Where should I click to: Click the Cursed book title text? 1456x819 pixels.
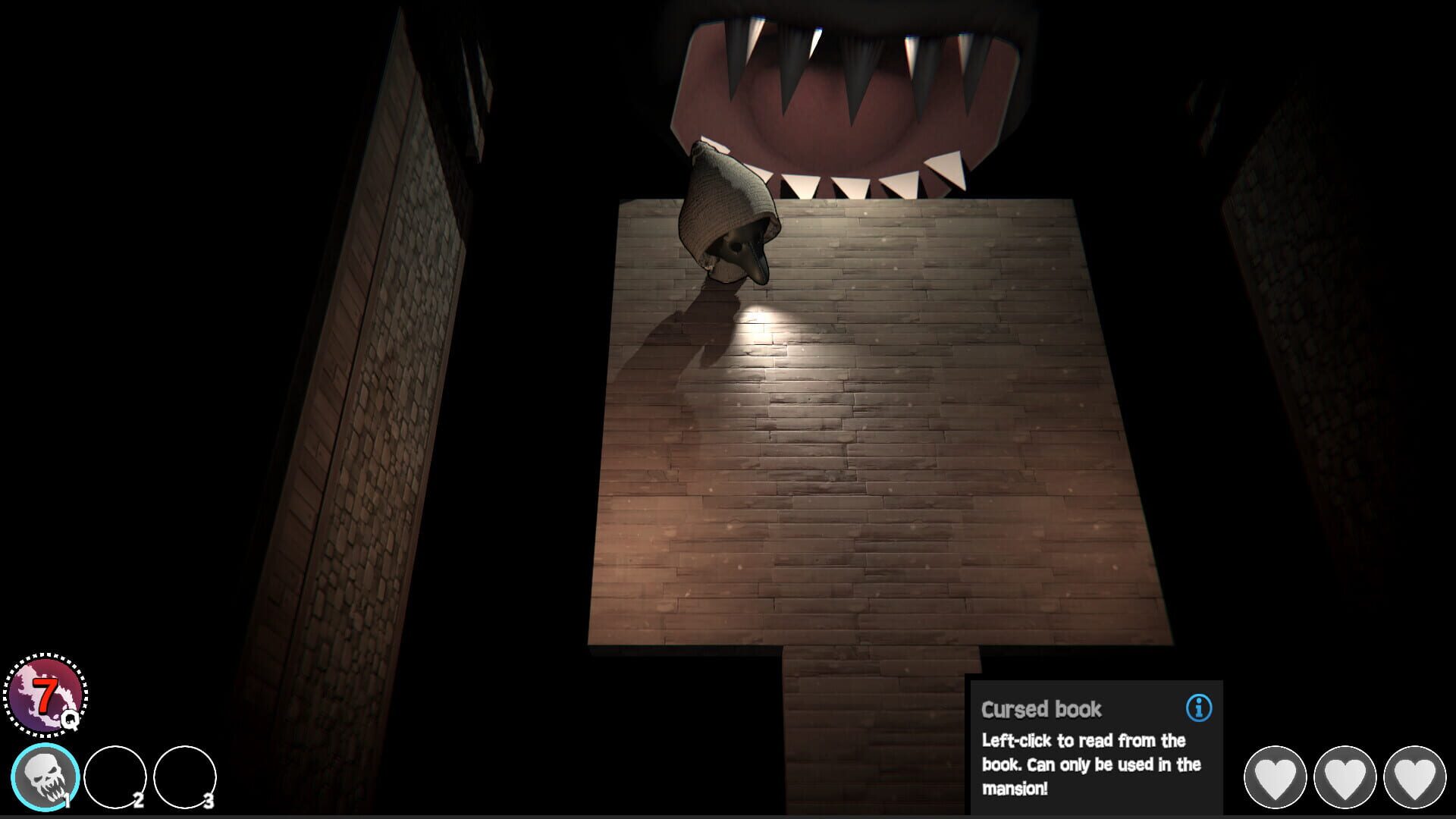[1043, 711]
